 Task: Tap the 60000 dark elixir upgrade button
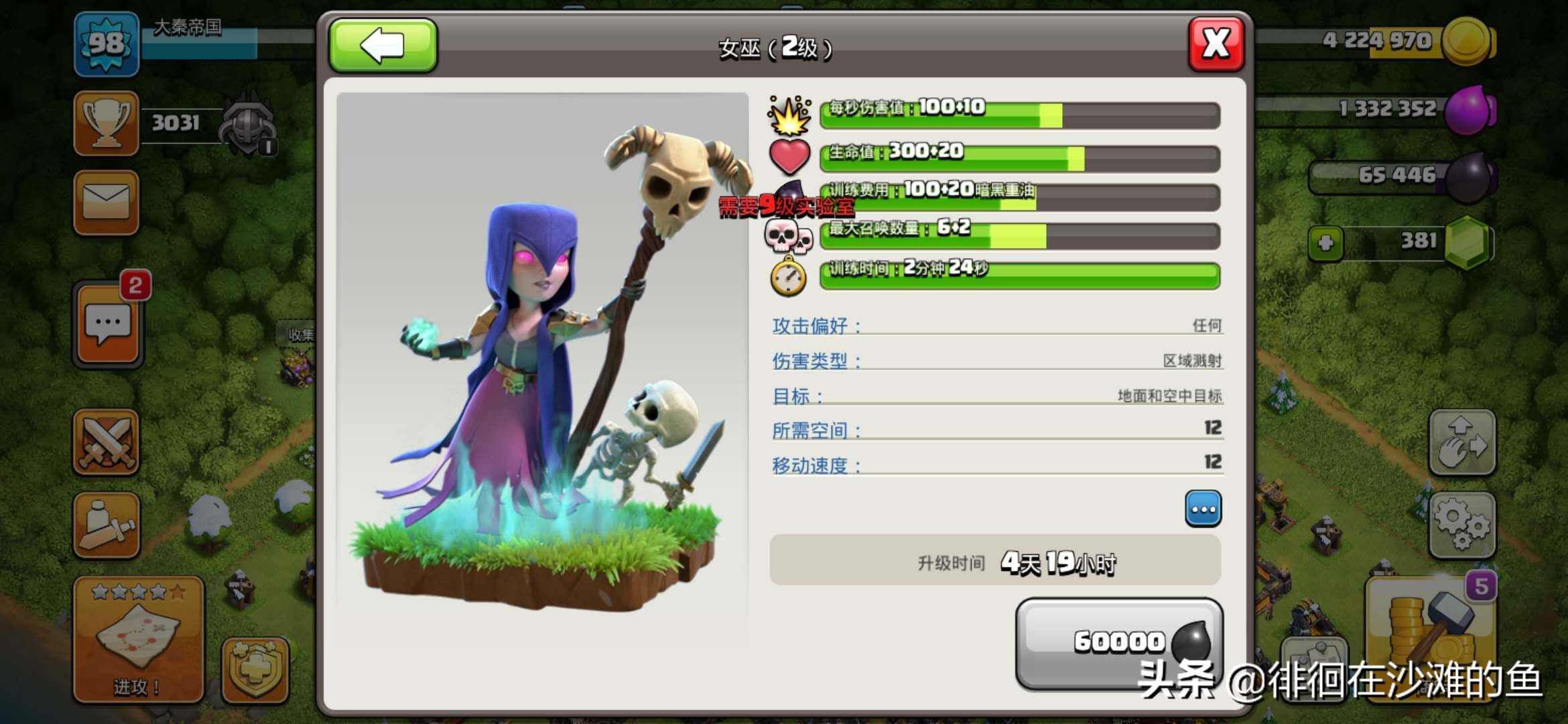1118,642
